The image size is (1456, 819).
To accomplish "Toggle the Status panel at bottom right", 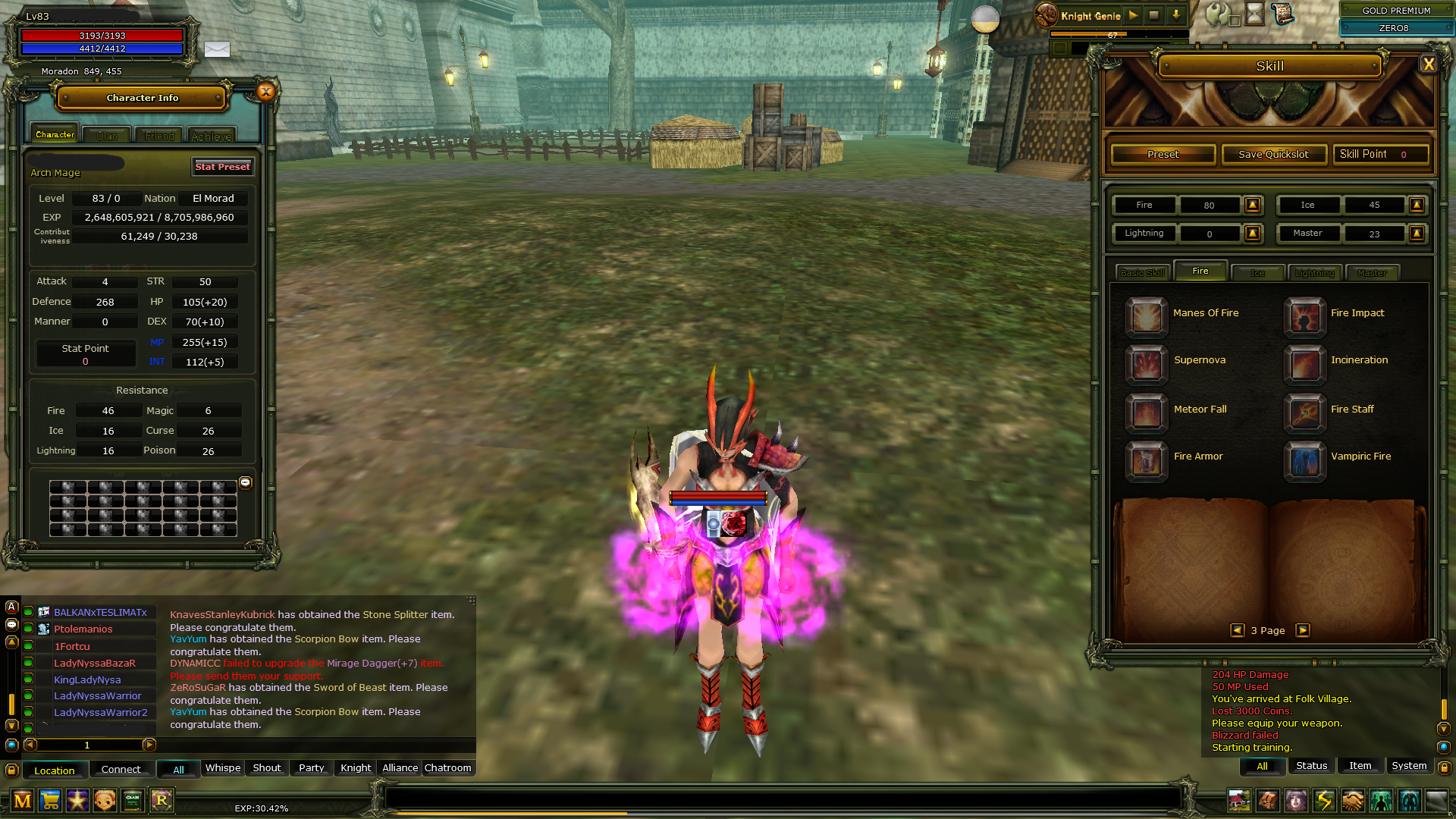I will click(x=1311, y=765).
